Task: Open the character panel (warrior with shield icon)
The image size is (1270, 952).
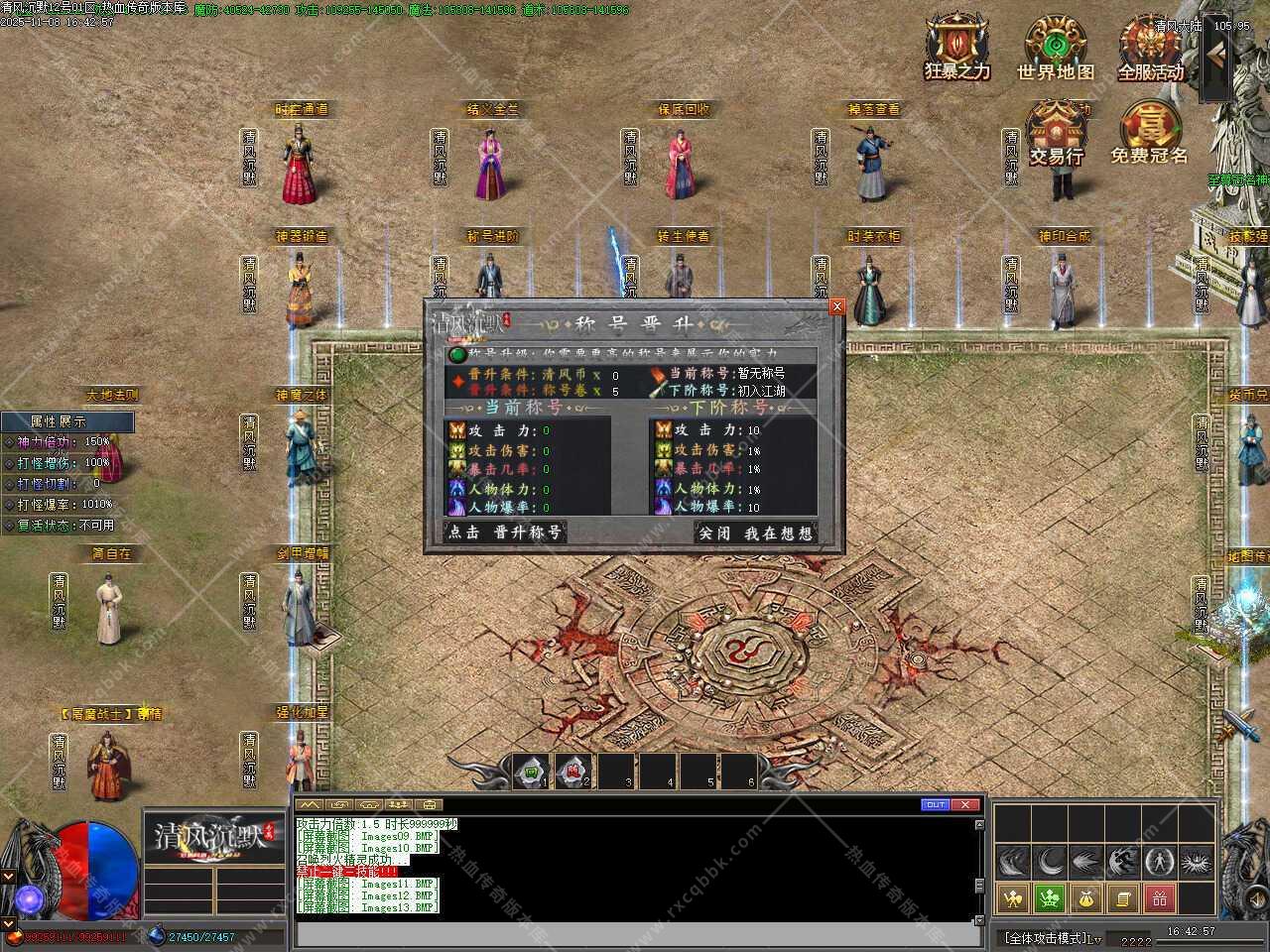Action: [1012, 899]
